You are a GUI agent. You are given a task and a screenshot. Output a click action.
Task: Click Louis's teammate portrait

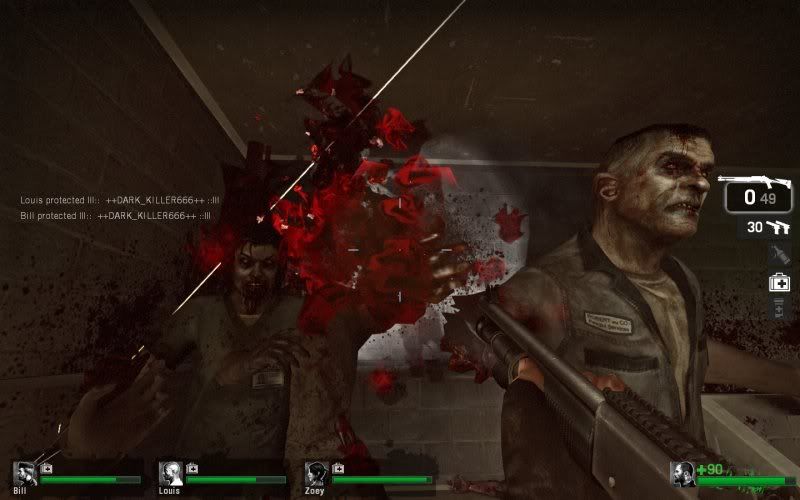click(171, 474)
